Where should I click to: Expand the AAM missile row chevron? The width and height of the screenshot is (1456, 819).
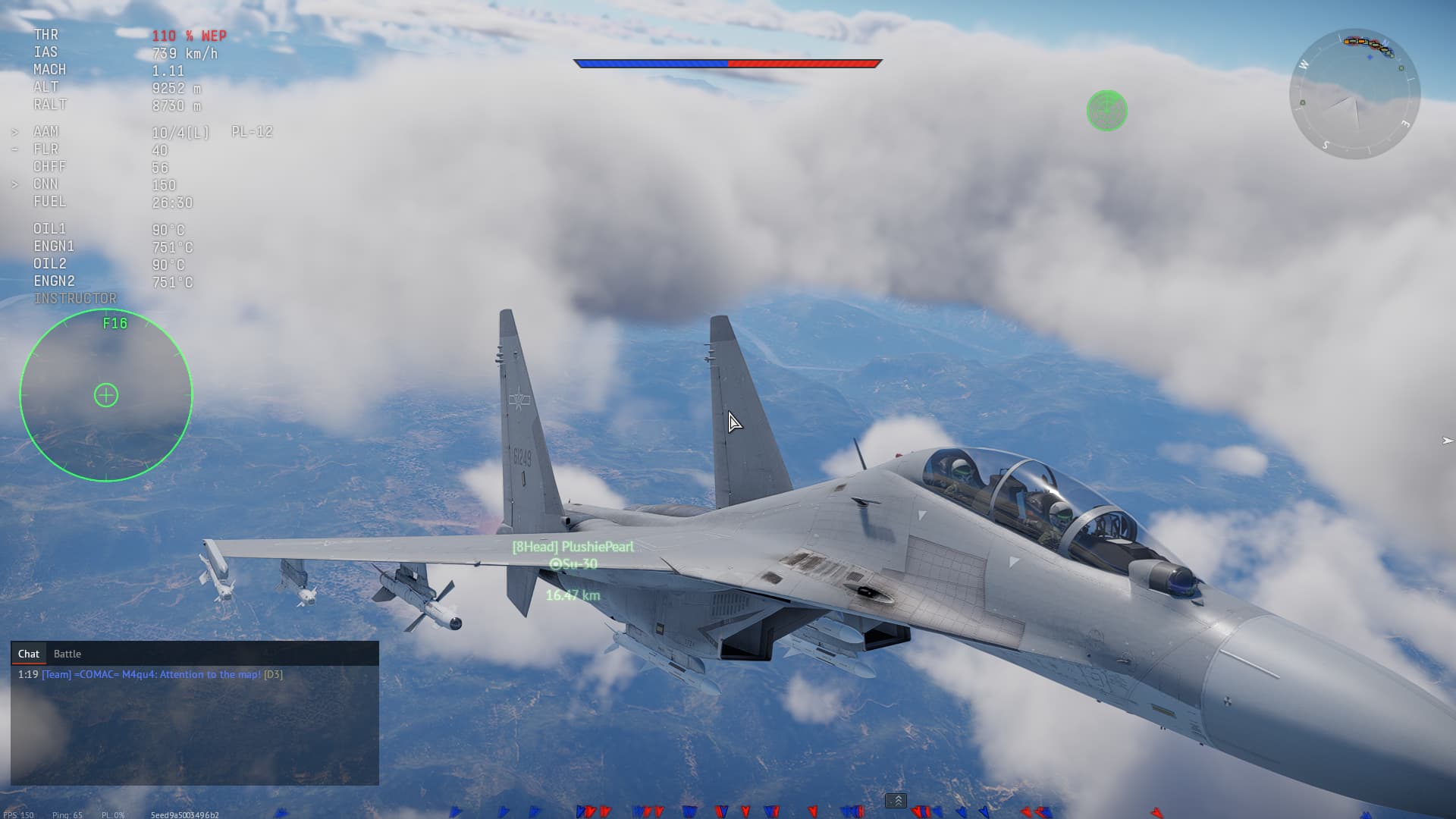click(15, 131)
